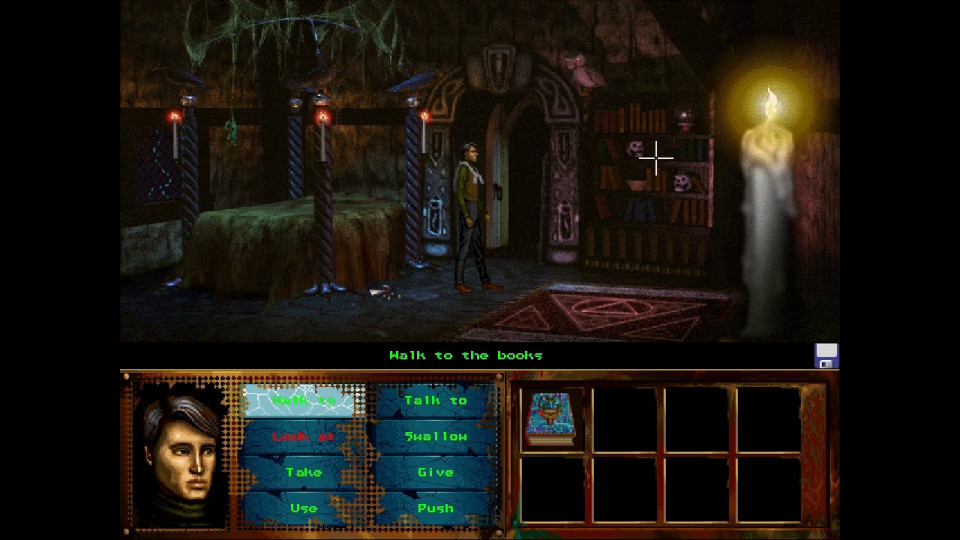Screen dimensions: 960x540
Task: Select the Push command
Action: click(x=436, y=508)
